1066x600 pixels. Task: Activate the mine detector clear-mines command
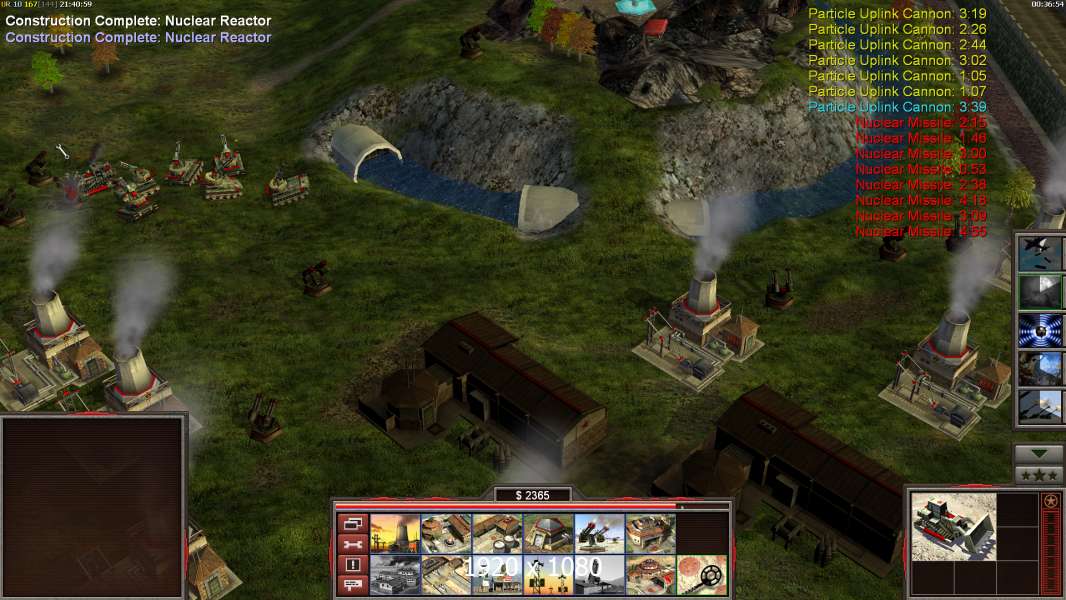pyautogui.click(x=701, y=574)
